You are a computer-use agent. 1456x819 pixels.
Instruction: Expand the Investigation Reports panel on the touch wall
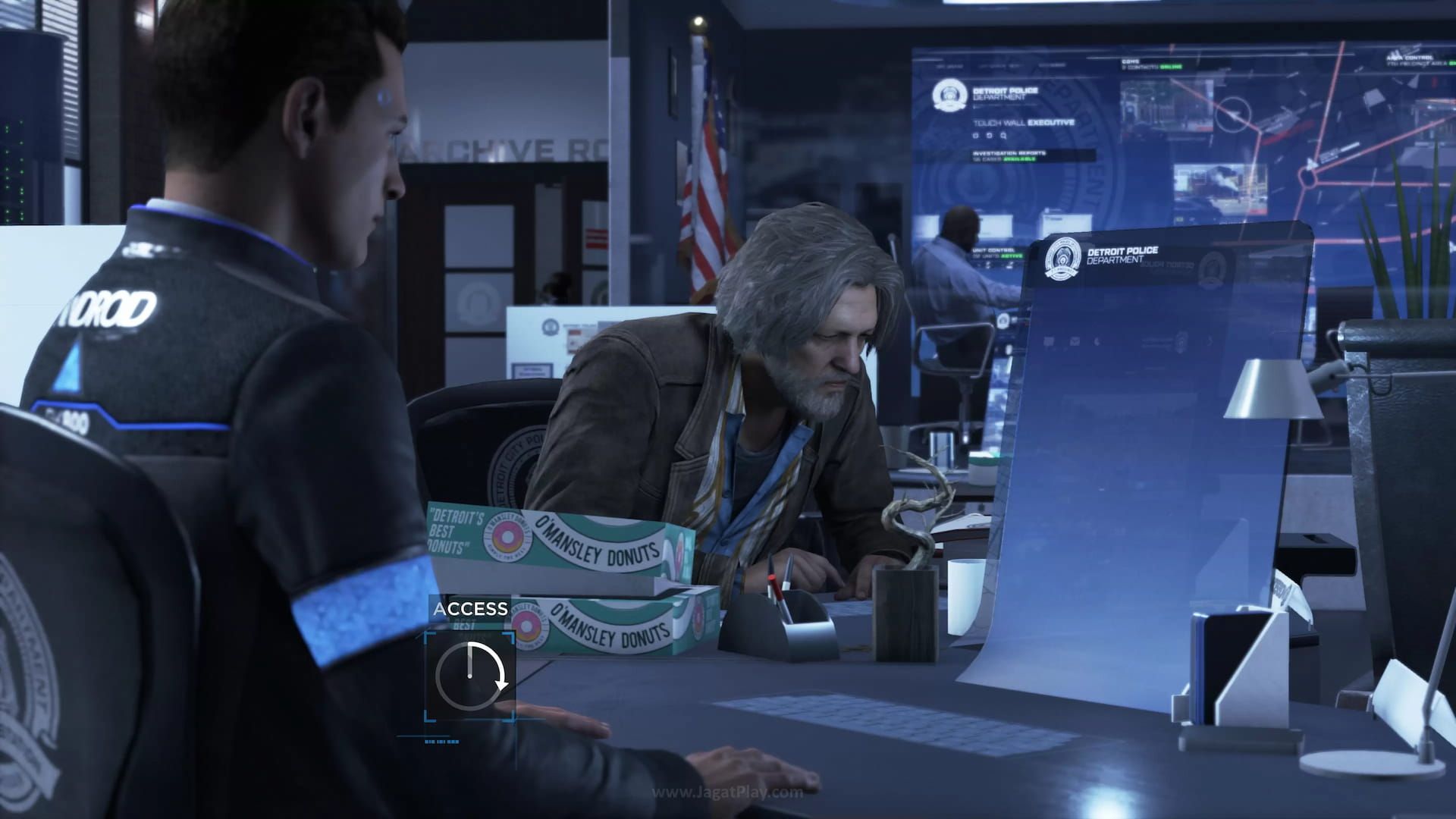click(1011, 154)
